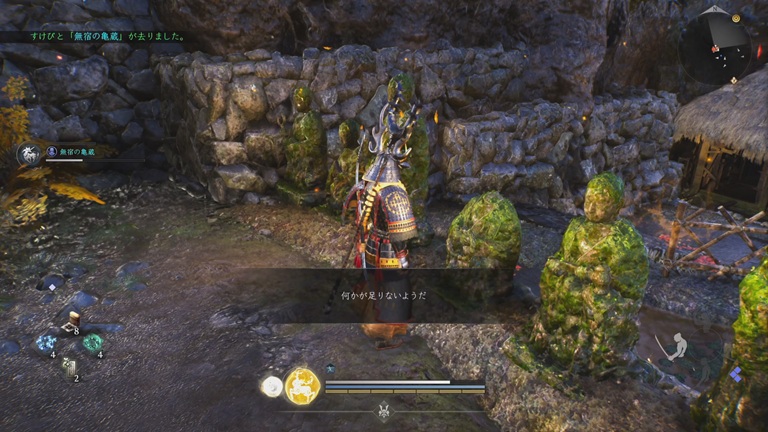Click the samurai helmet emblem below the bars

(384, 410)
